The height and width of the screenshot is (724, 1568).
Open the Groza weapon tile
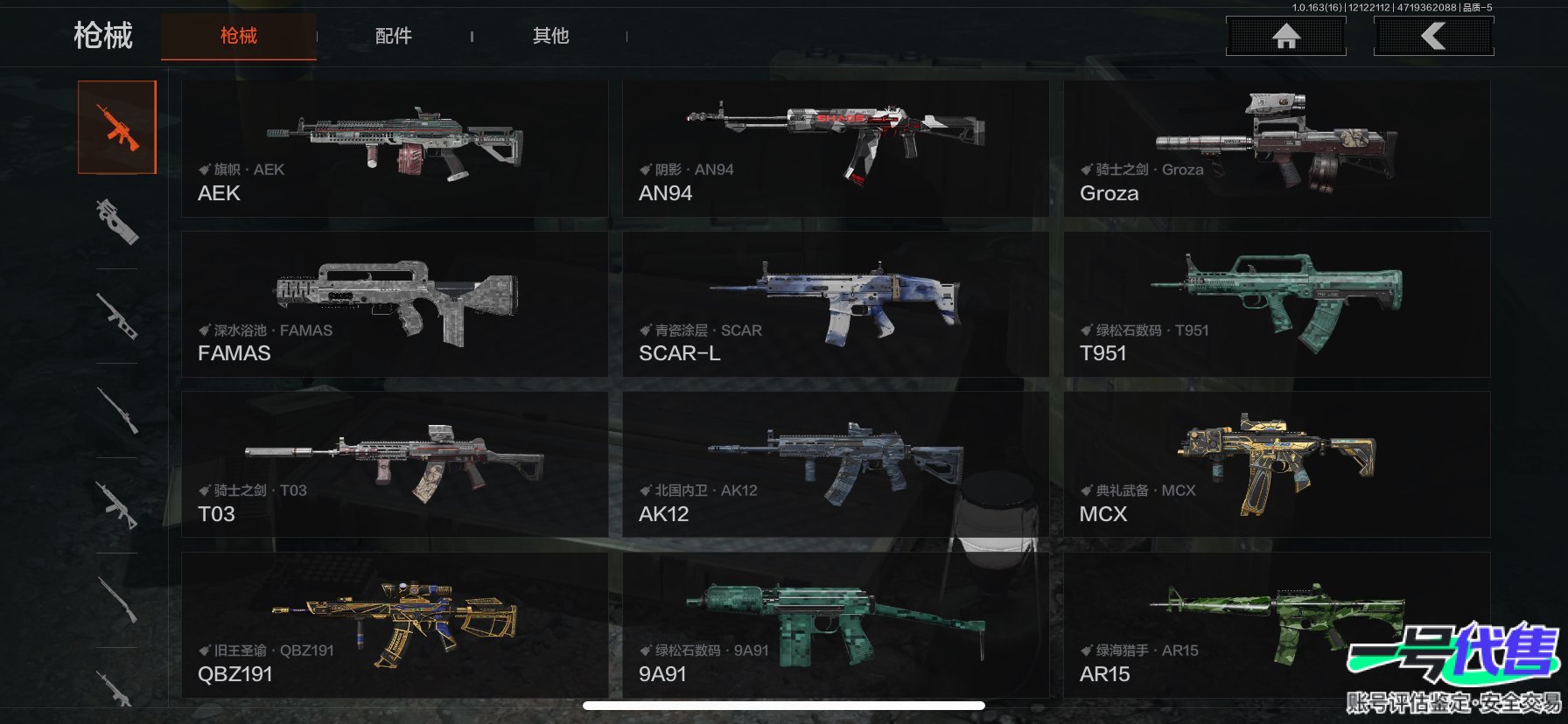(x=1276, y=149)
